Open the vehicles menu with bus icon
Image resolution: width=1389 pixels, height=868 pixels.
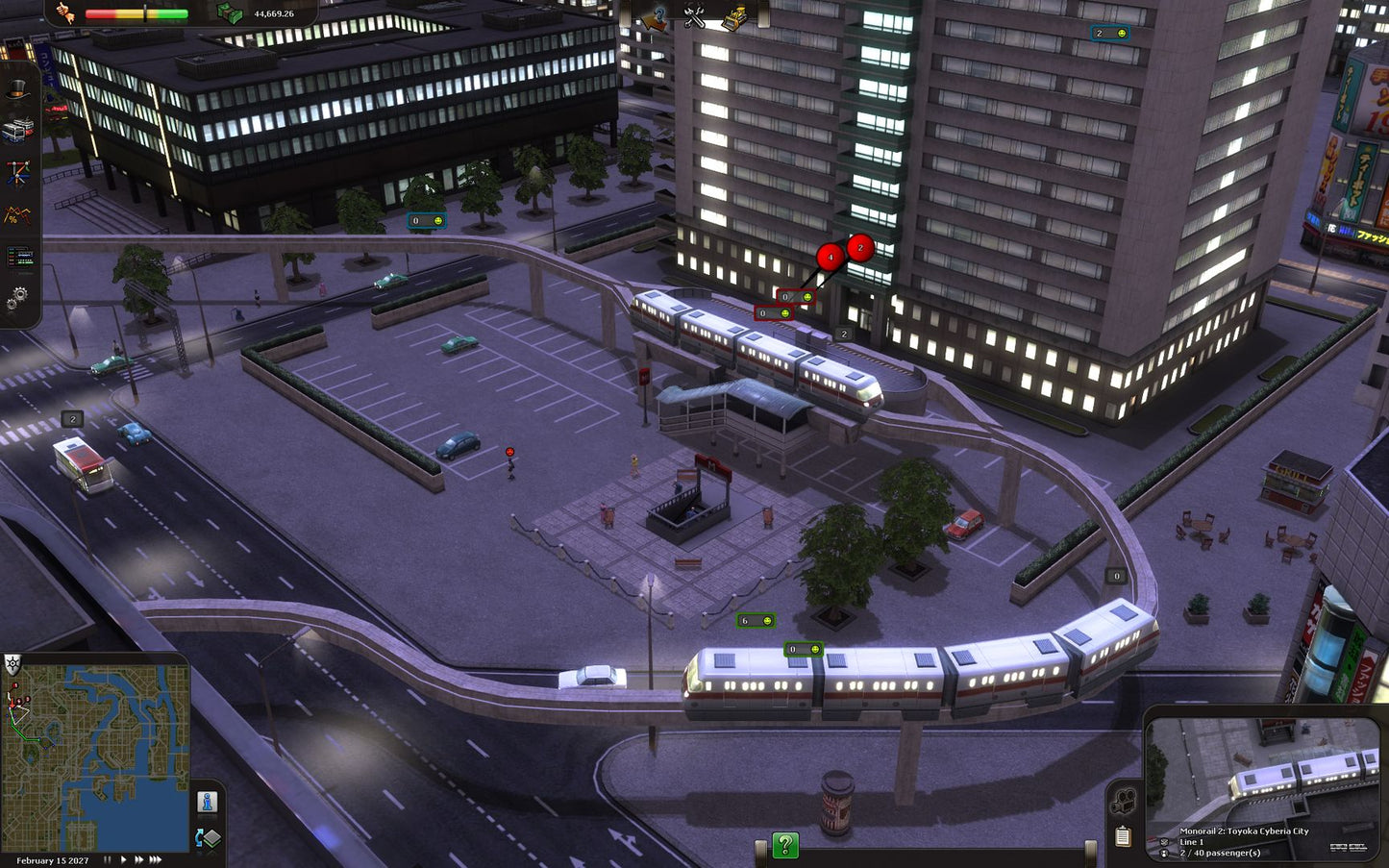click(17, 130)
